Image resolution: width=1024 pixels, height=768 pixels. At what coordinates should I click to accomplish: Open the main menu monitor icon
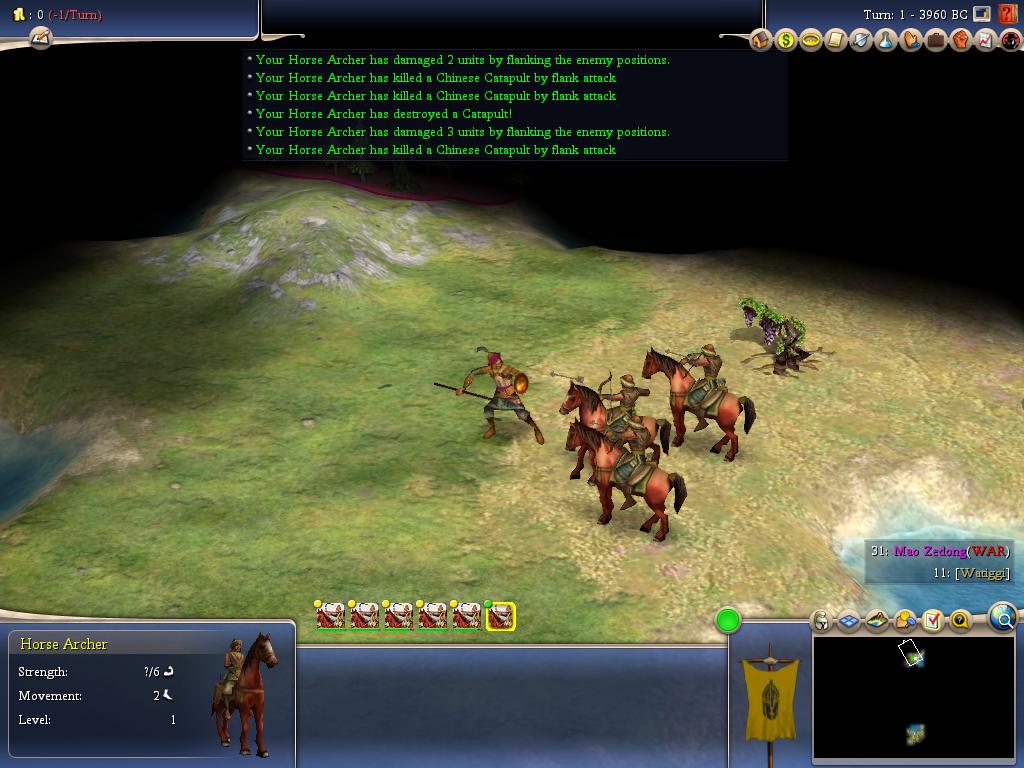(982, 14)
